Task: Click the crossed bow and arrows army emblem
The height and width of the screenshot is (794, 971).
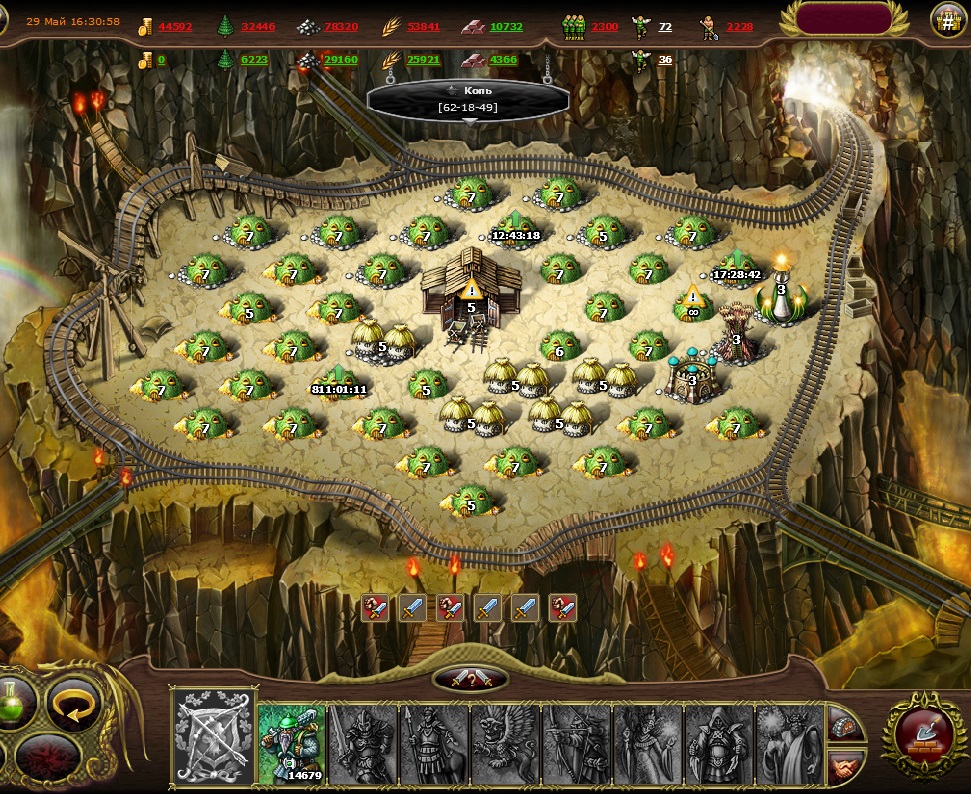Action: [211, 737]
